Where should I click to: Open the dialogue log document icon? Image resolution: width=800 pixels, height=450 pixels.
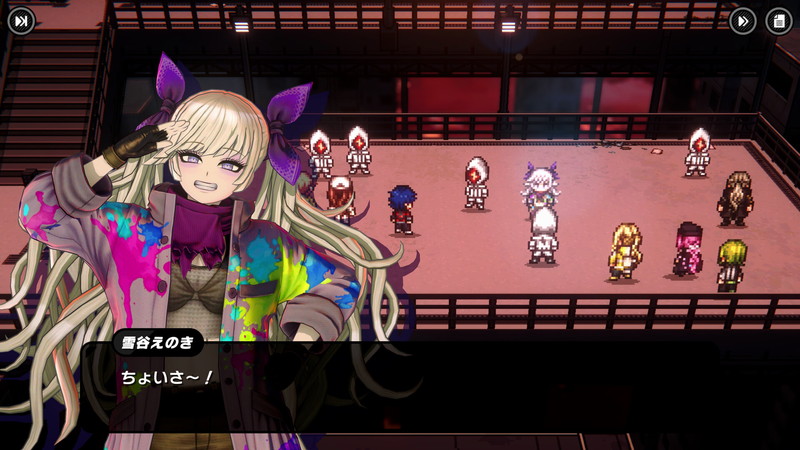click(778, 21)
